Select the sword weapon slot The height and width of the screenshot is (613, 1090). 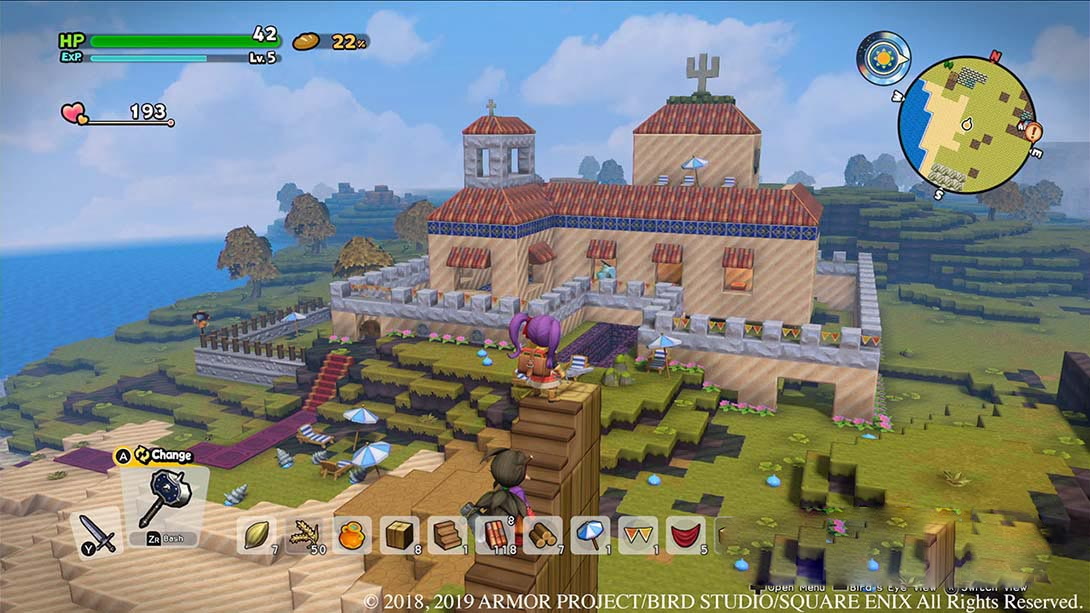point(97,528)
